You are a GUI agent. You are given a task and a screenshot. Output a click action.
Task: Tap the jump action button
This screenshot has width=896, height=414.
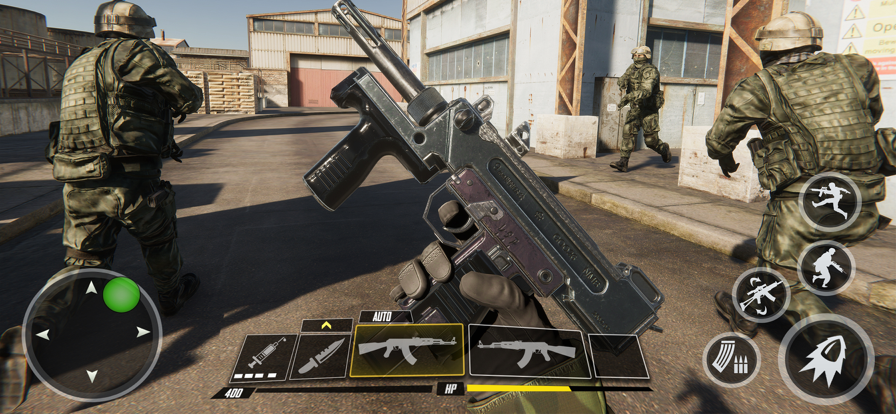(830, 202)
